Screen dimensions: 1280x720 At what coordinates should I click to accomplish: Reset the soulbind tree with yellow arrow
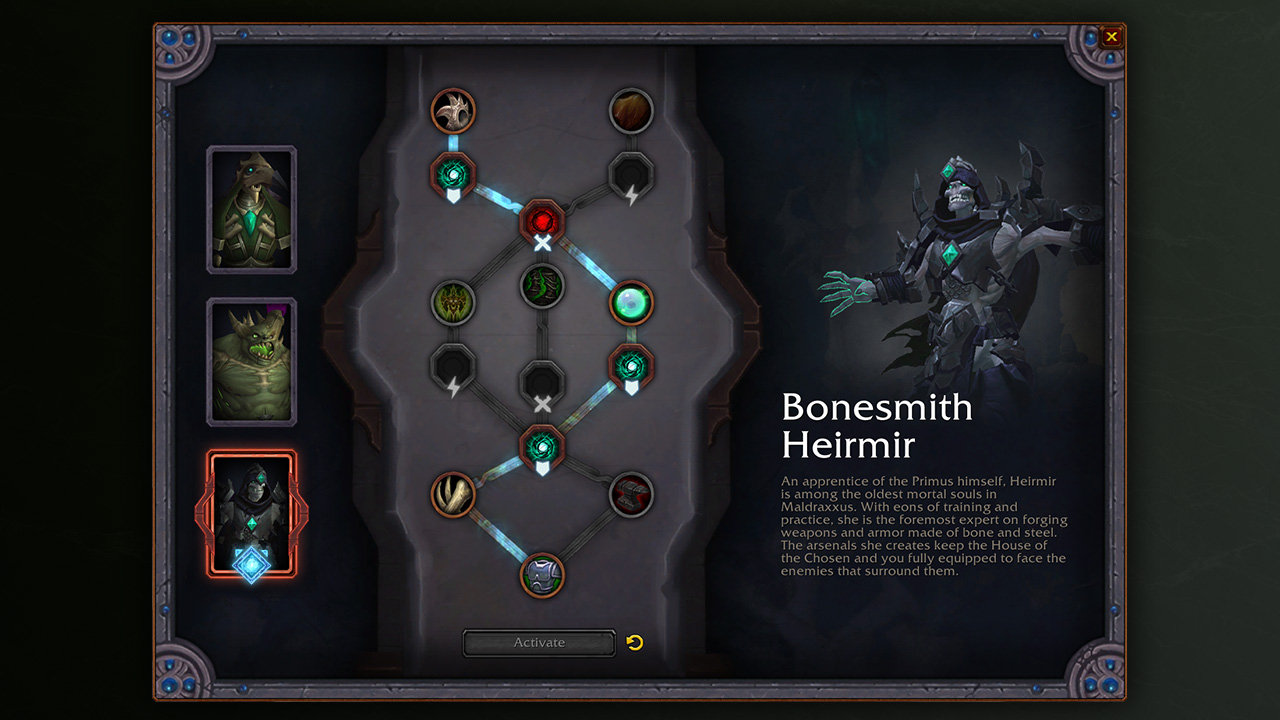(x=635, y=642)
